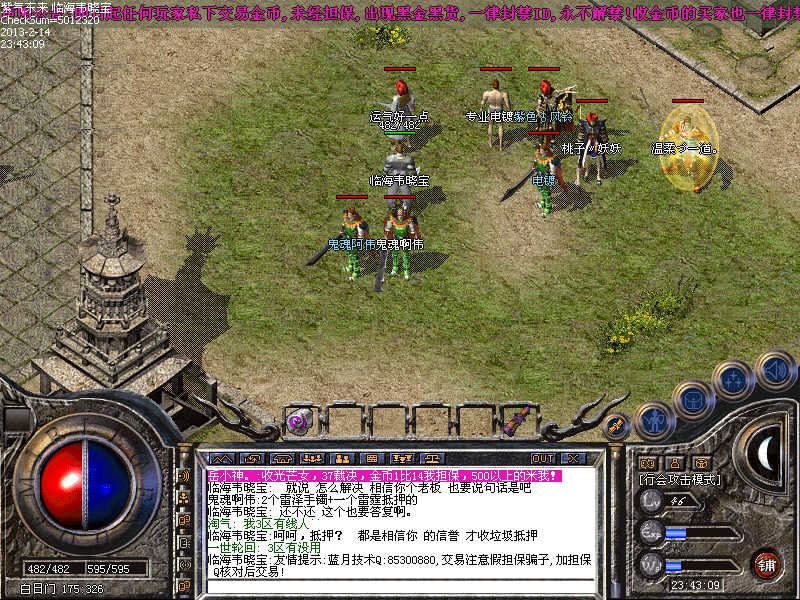This screenshot has width=800, height=600.
Task: Click the crescent moon day-night dial
Action: click(x=763, y=455)
